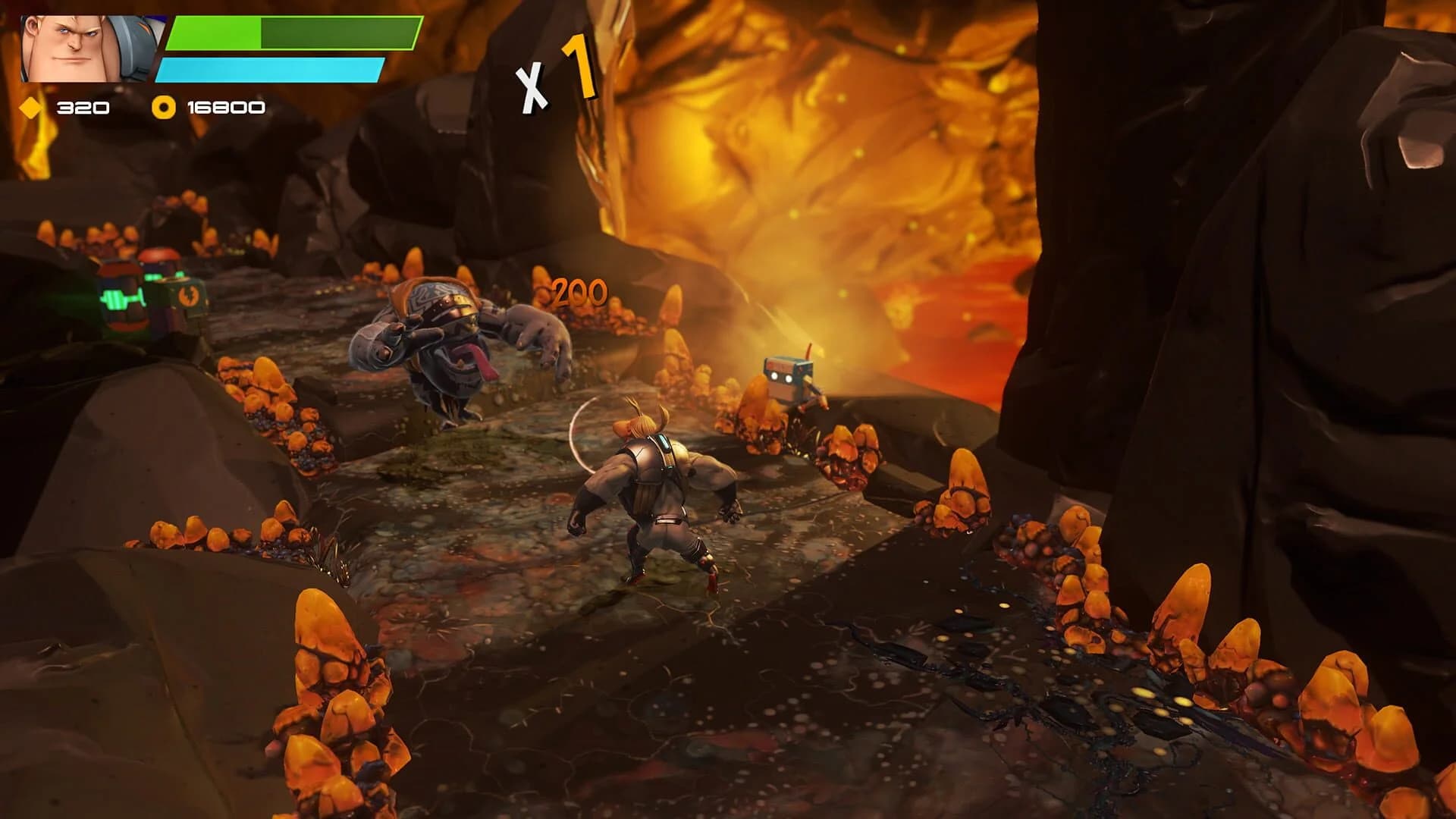Click the yellow diamond currency icon
The height and width of the screenshot is (819, 1456).
click(x=30, y=107)
